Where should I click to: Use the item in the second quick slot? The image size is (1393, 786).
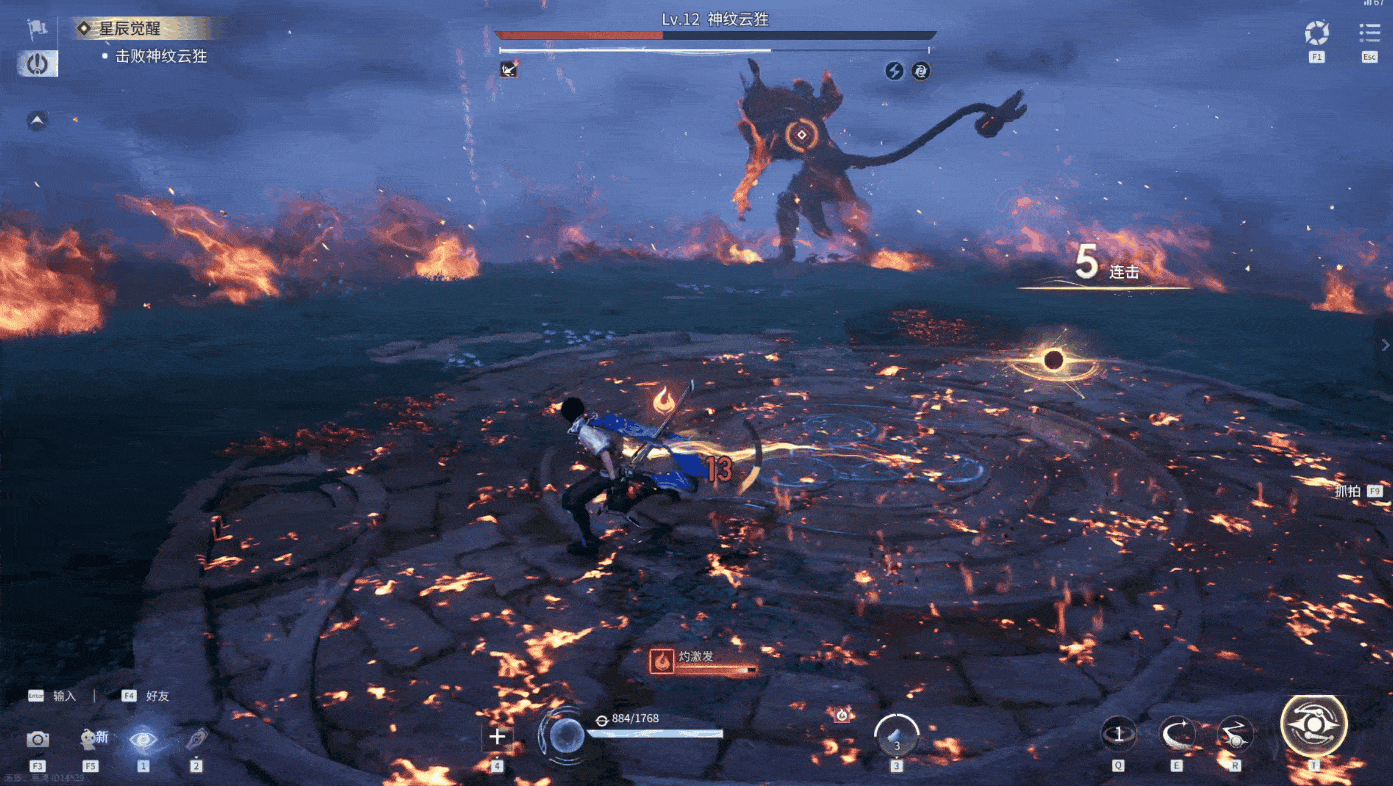(196, 740)
